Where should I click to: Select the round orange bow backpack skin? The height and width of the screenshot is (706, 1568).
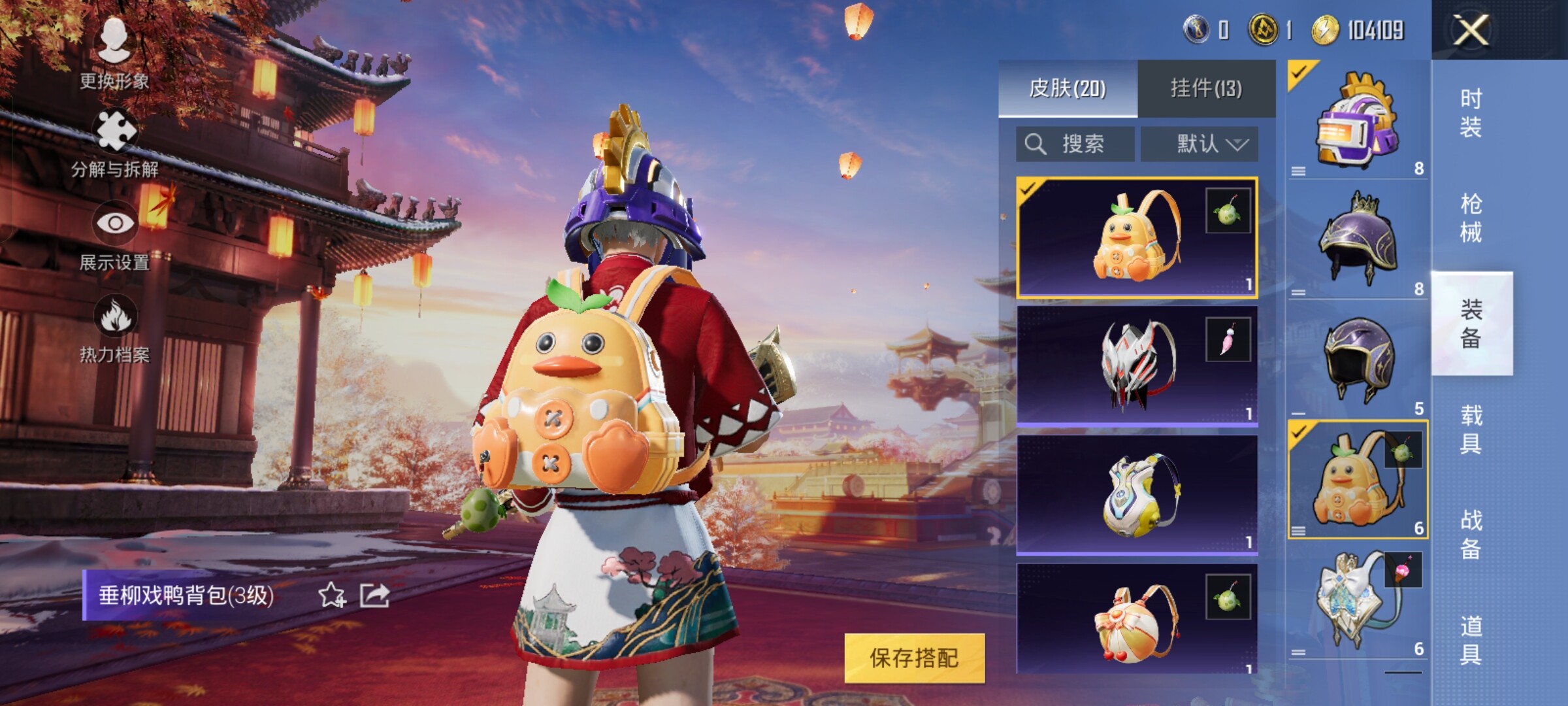point(1137,621)
